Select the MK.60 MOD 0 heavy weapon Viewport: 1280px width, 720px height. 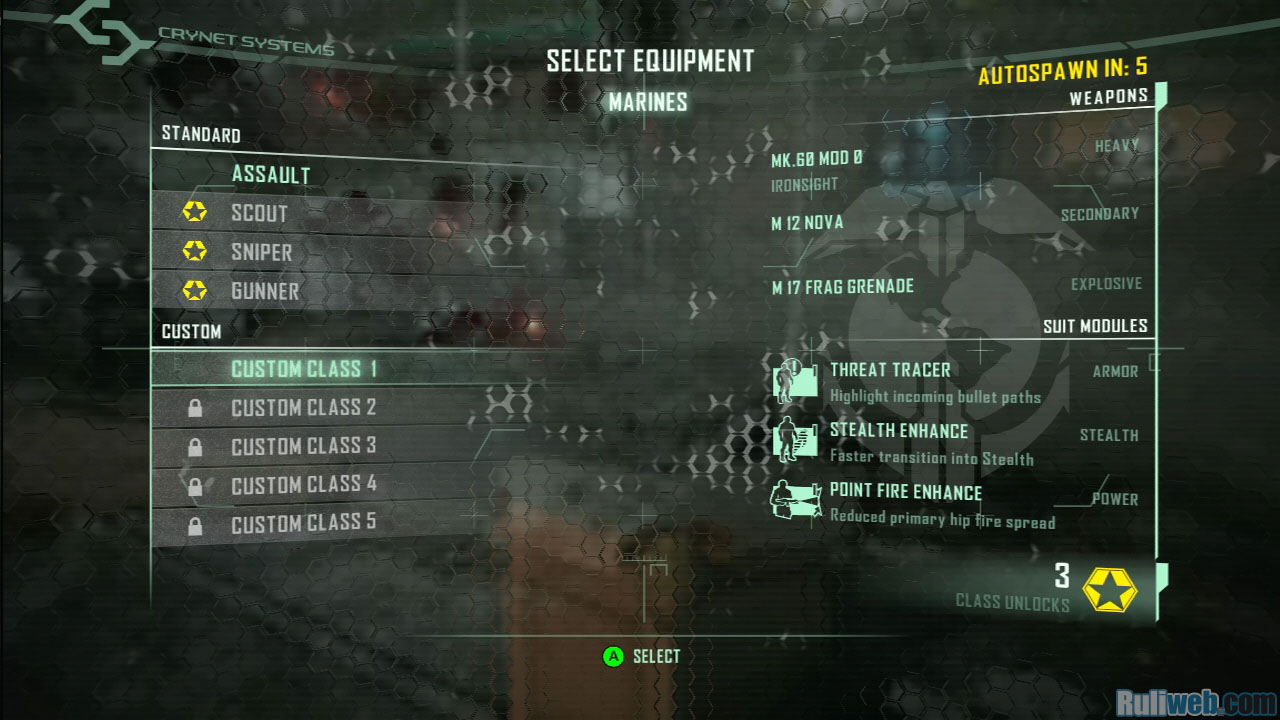tap(816, 161)
